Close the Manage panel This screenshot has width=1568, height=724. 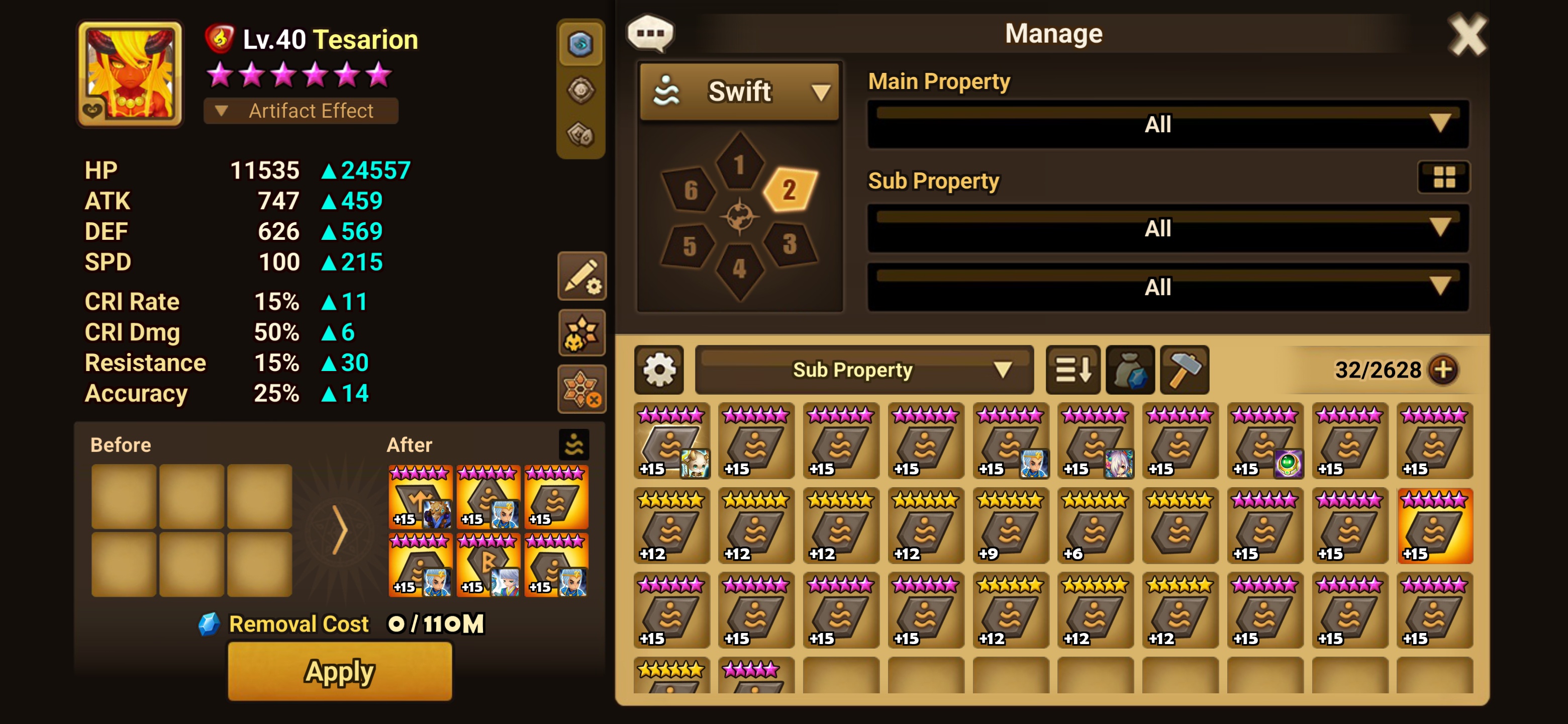click(x=1467, y=35)
